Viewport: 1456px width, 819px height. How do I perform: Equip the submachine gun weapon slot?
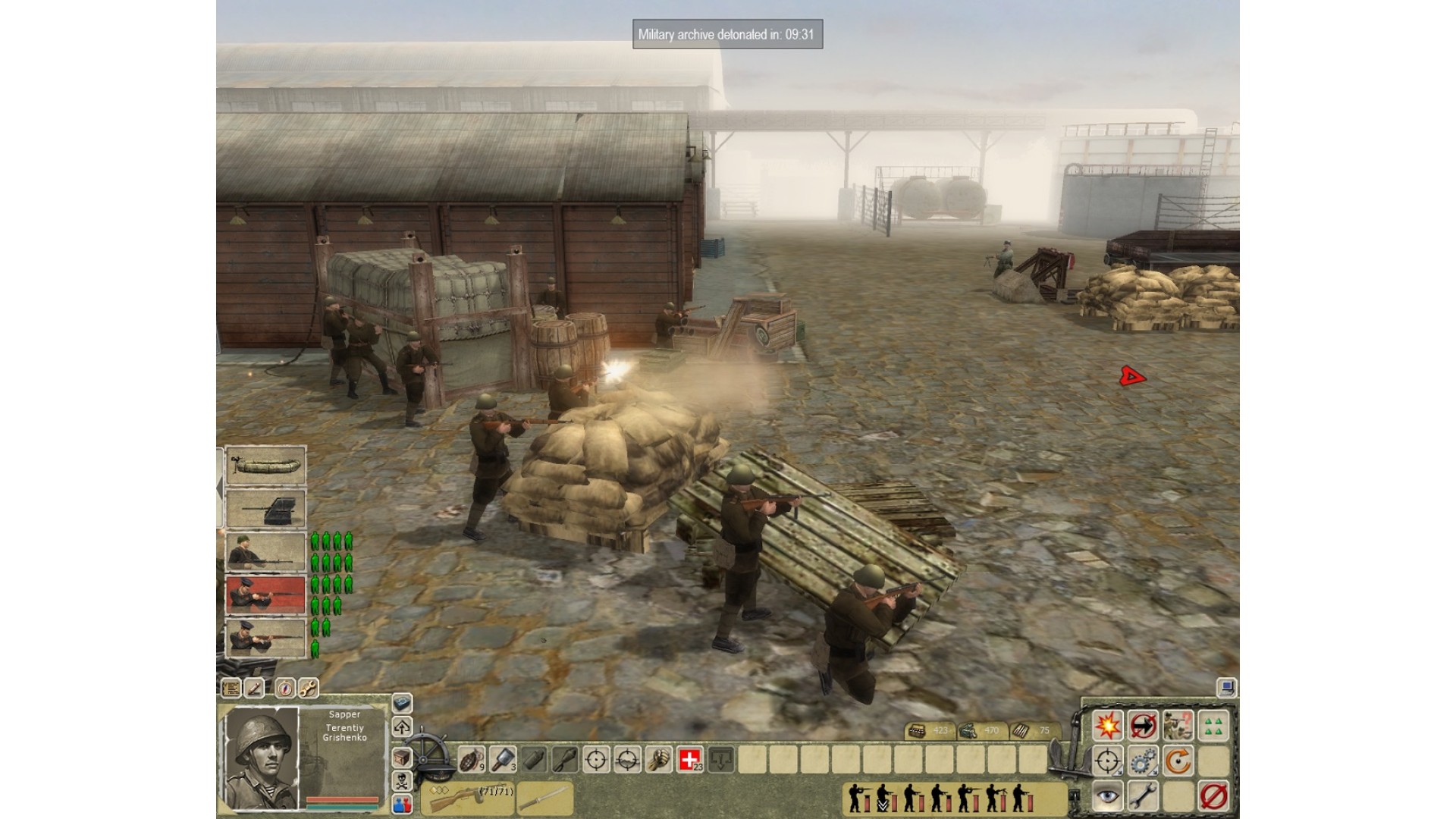click(470, 797)
